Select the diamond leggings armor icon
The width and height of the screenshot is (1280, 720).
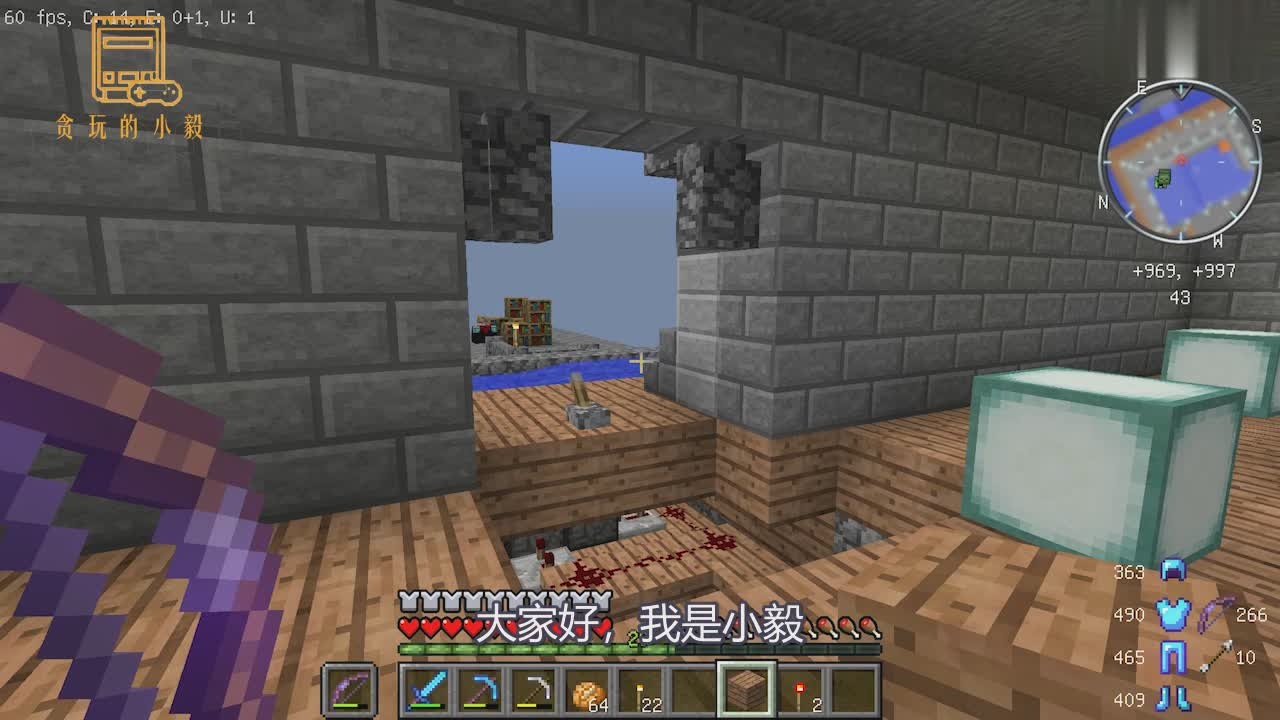pyautogui.click(x=1172, y=658)
